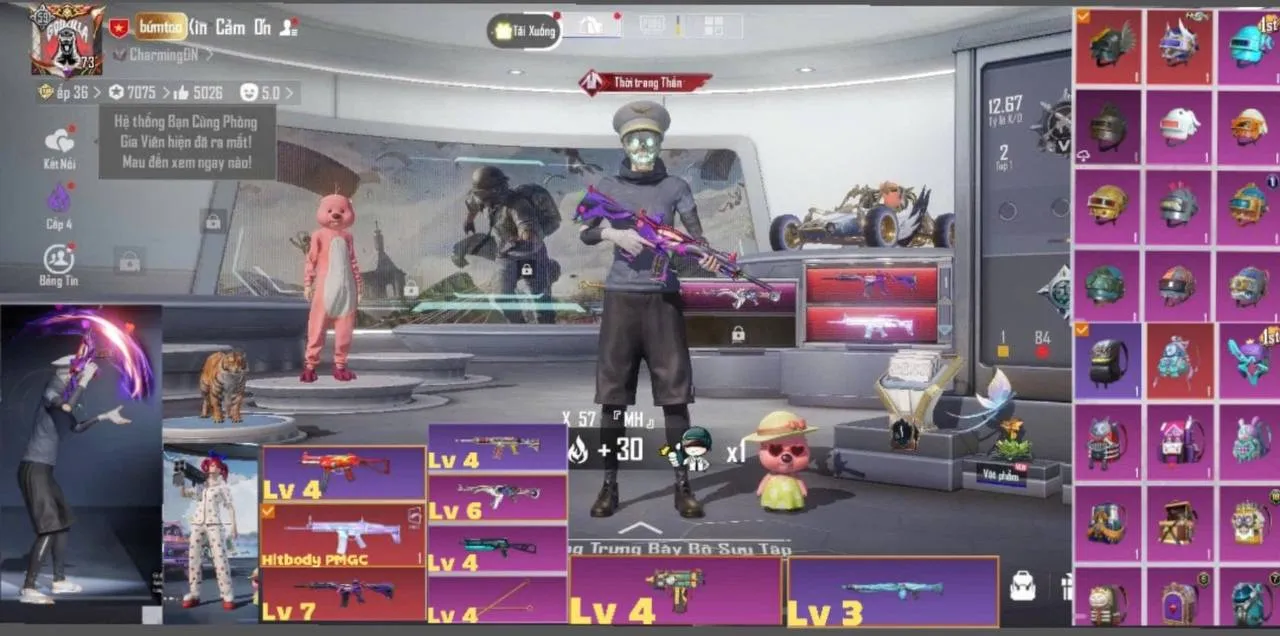Select the Lv 3 blue rifle thumbnail
This screenshot has width=1280, height=636.
click(x=892, y=591)
